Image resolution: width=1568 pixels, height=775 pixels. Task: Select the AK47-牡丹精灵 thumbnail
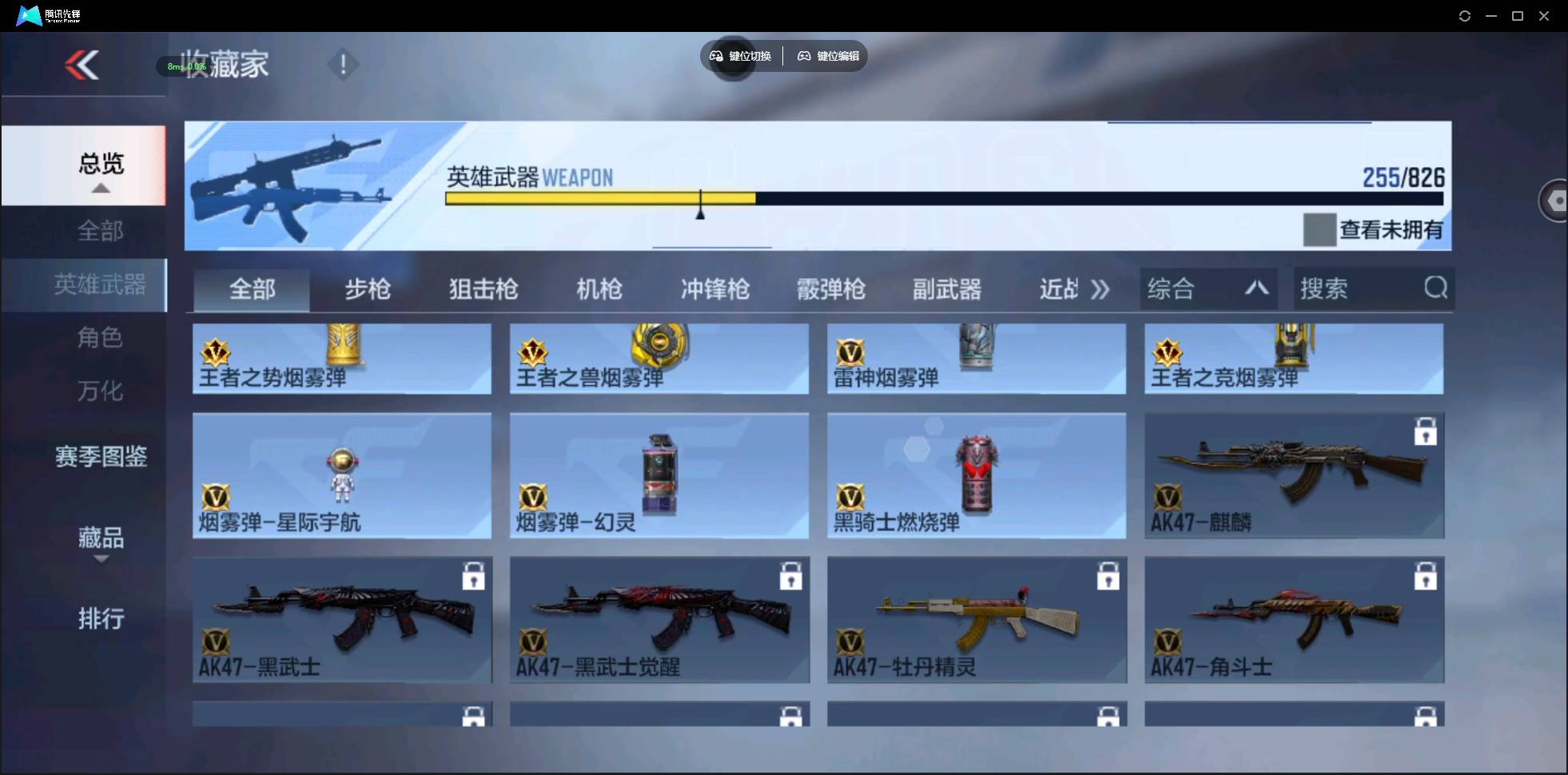click(x=975, y=620)
